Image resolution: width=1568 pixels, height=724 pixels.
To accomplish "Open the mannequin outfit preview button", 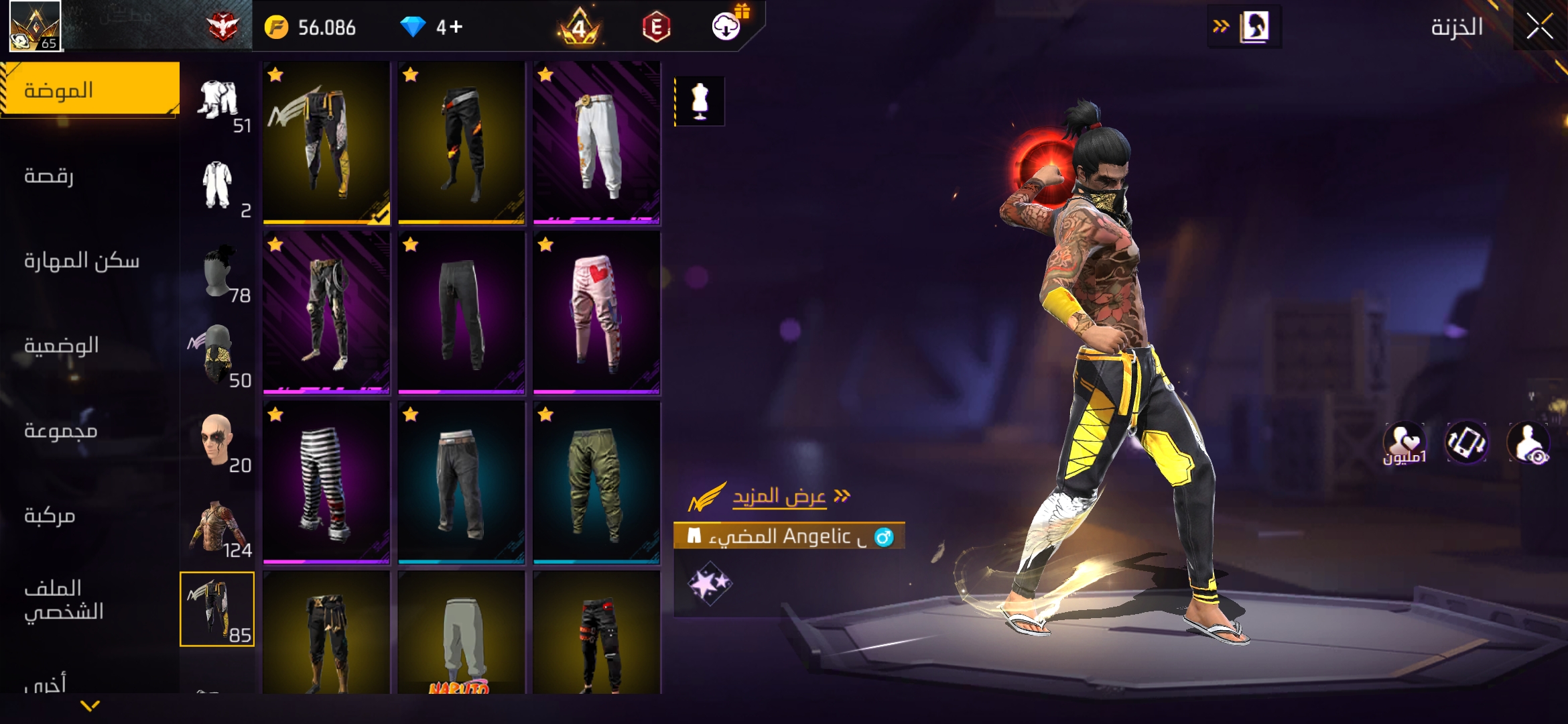I will pyautogui.click(x=700, y=102).
